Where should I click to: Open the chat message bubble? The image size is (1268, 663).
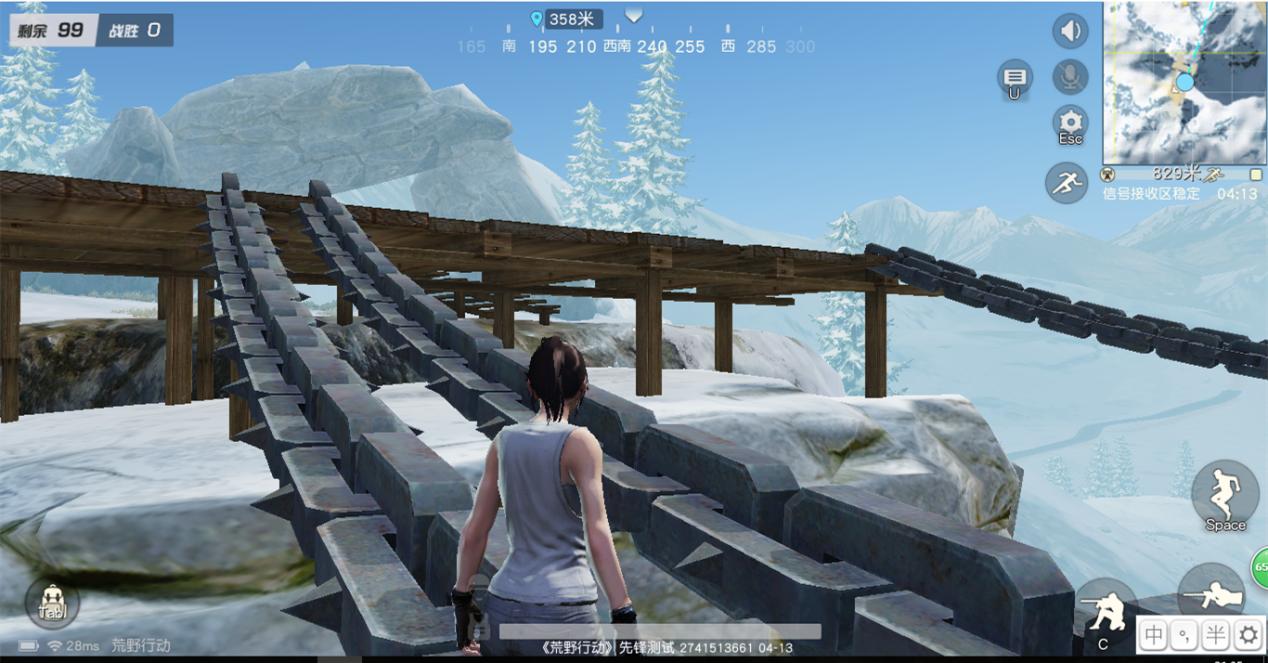pyautogui.click(x=1015, y=78)
